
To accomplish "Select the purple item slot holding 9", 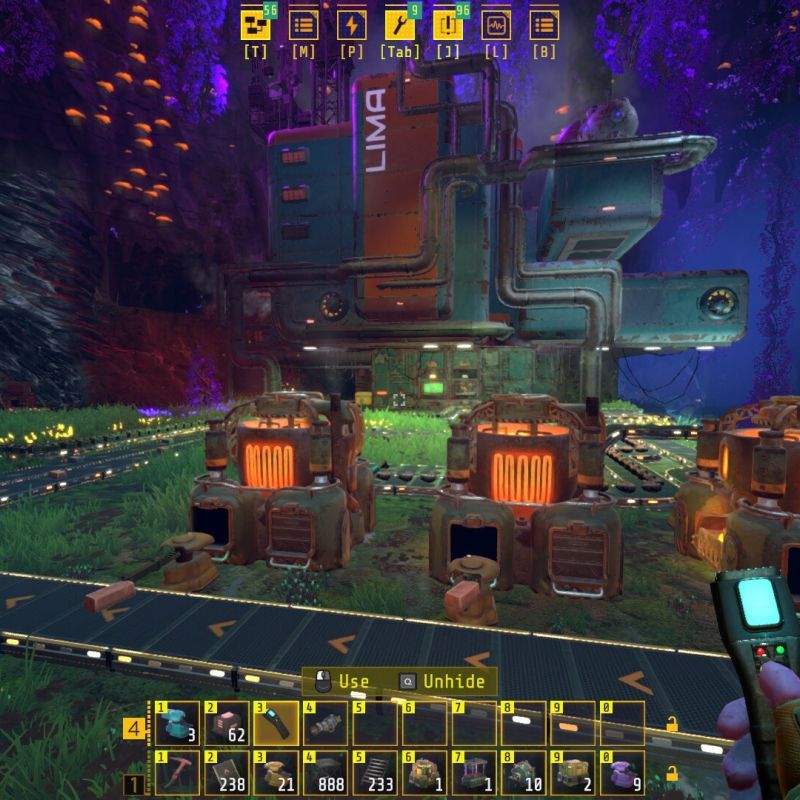I will pos(620,772).
